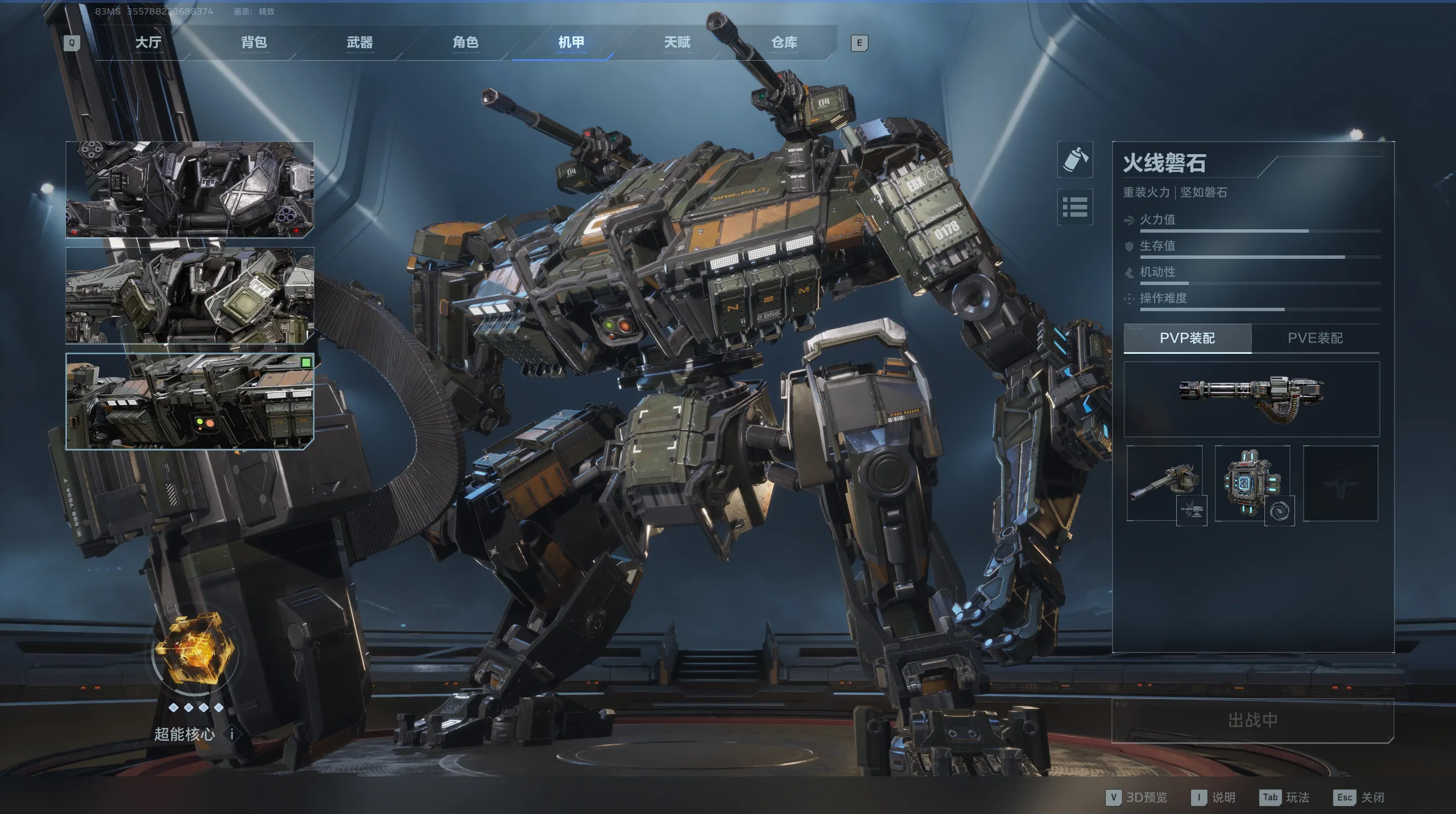Switch to the PVE装配 loadout tab

point(1315,338)
